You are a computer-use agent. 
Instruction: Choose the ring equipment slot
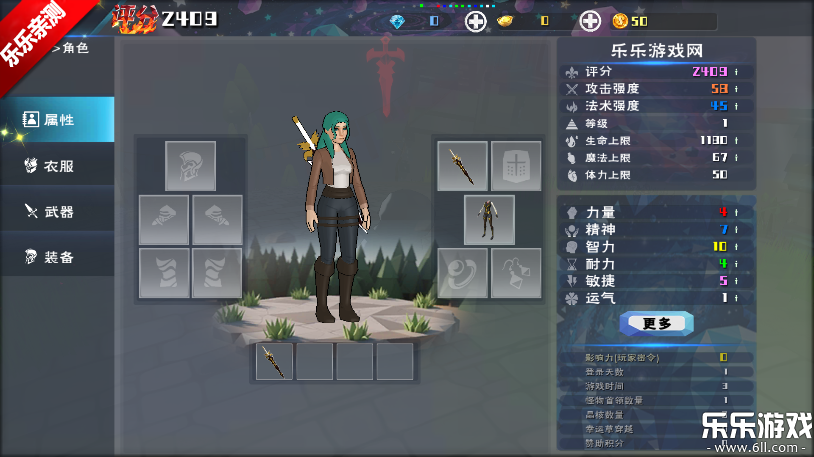pos(462,273)
